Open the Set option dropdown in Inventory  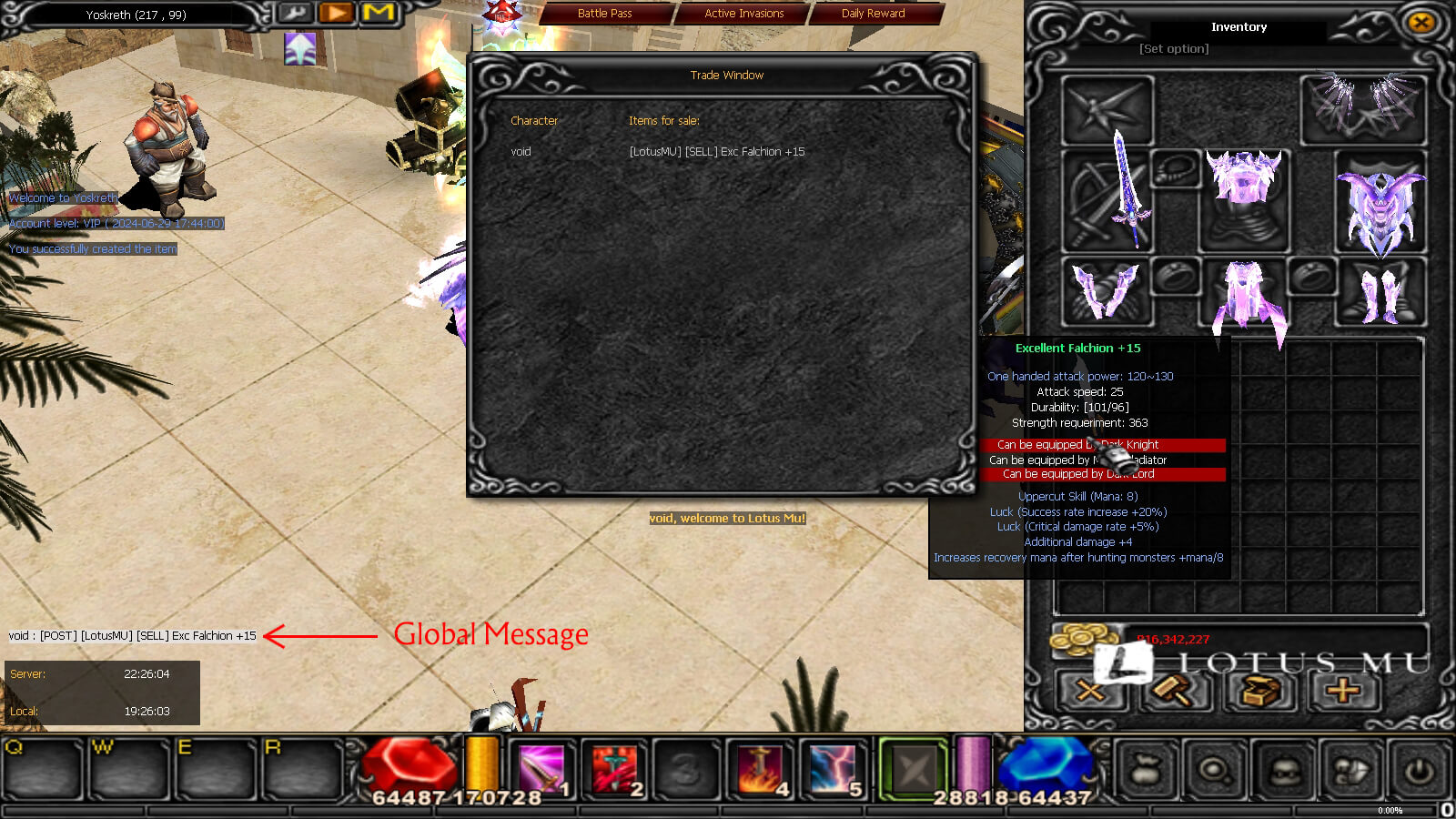(1174, 48)
